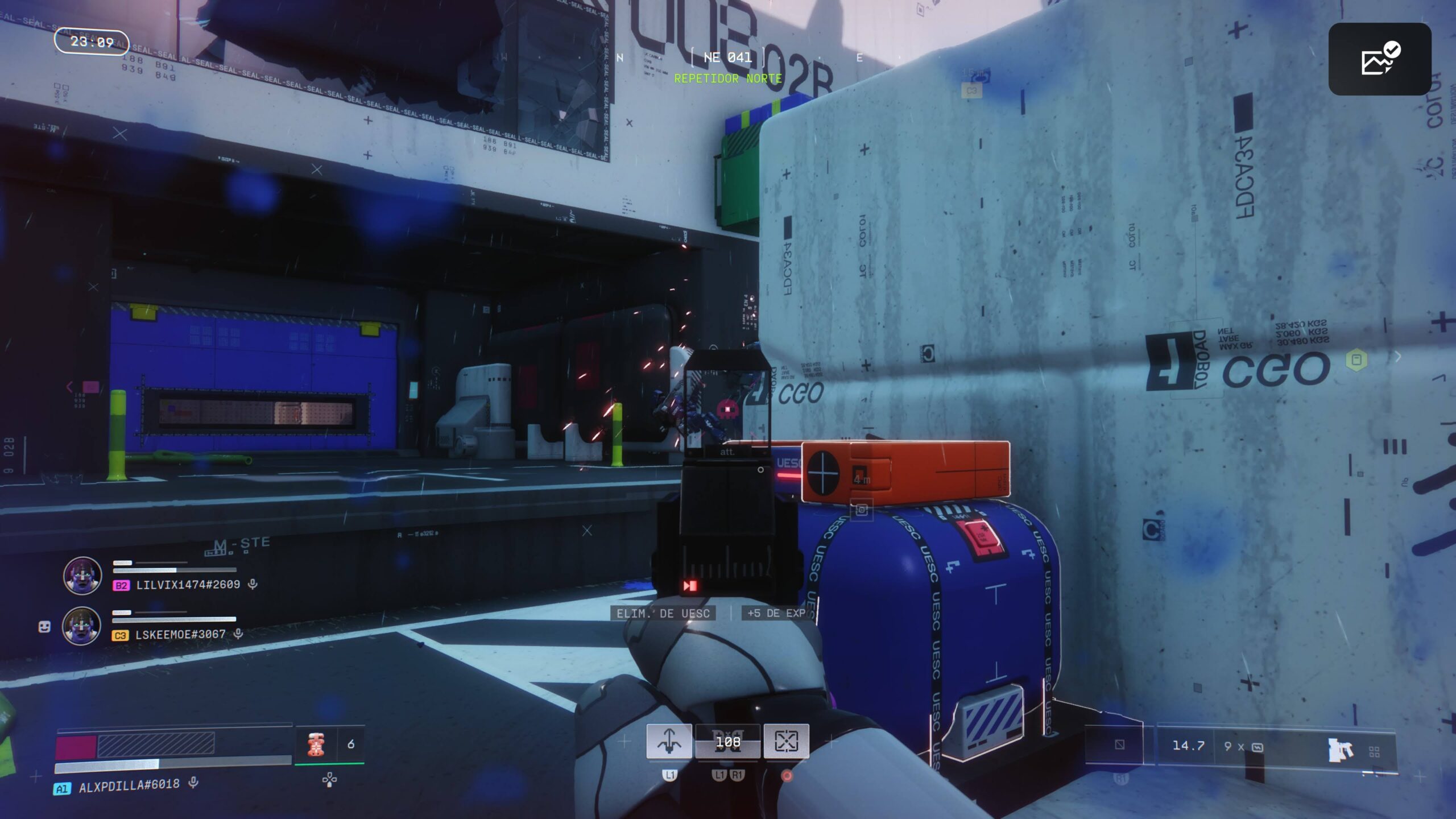Select LILVIX1474#2609's squad portrait

82,576
